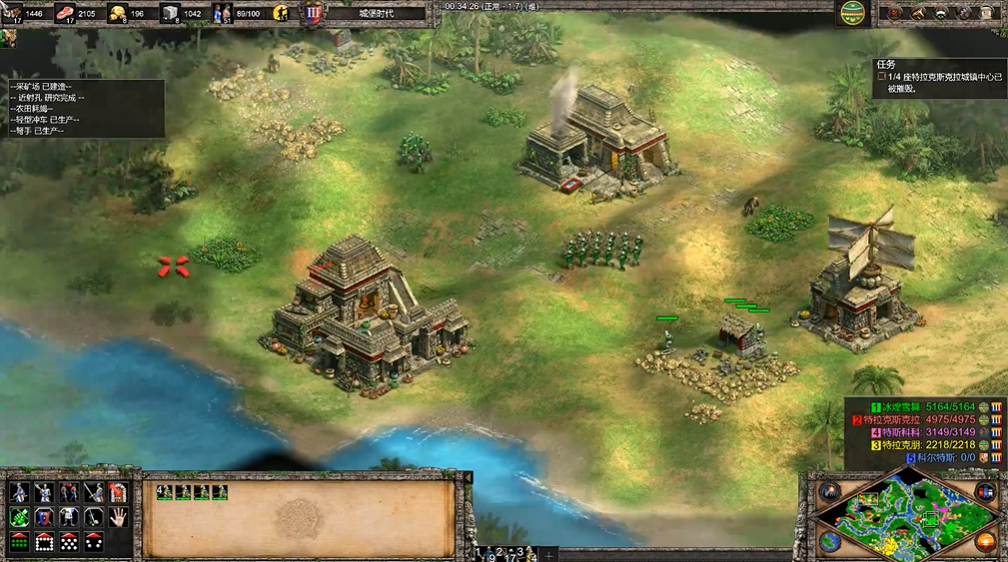The width and height of the screenshot is (1008, 562).
Task: Click the hand-shaped Stop command icon
Action: pyautogui.click(x=118, y=517)
